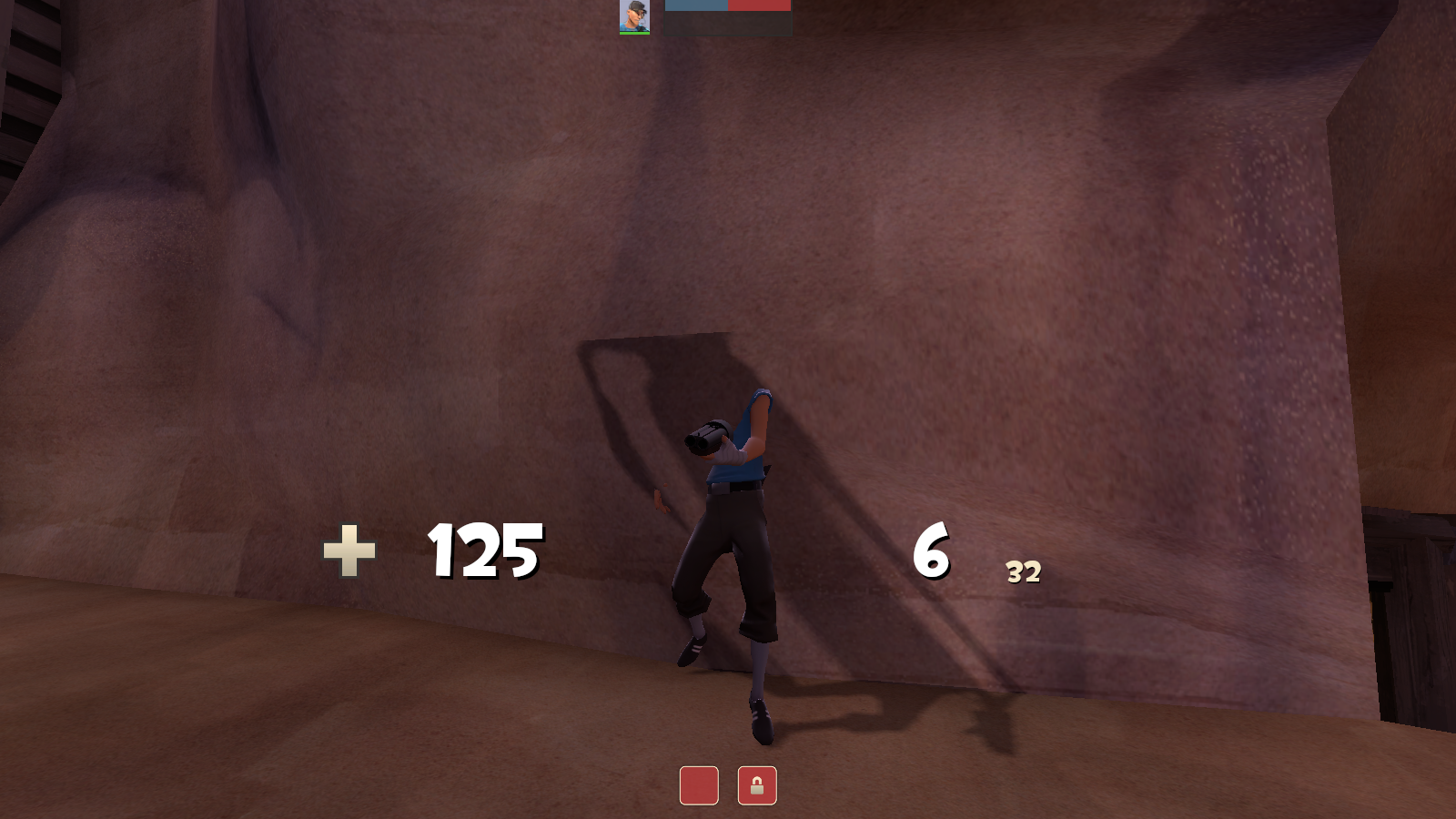Click the enemy Scout's avatar portrait
The width and height of the screenshot is (1456, 819).
click(633, 17)
